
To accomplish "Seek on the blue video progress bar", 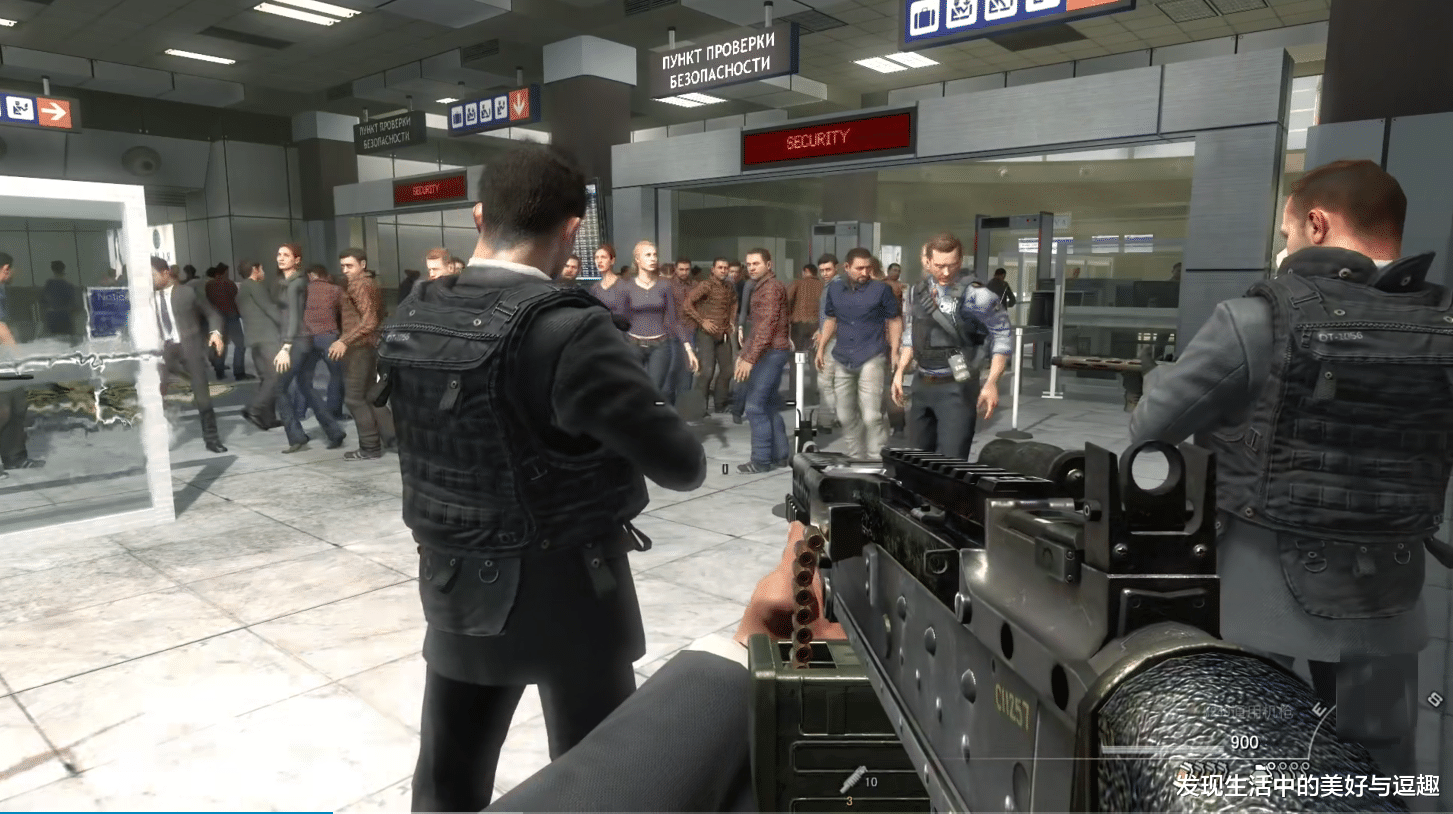I will (166, 812).
